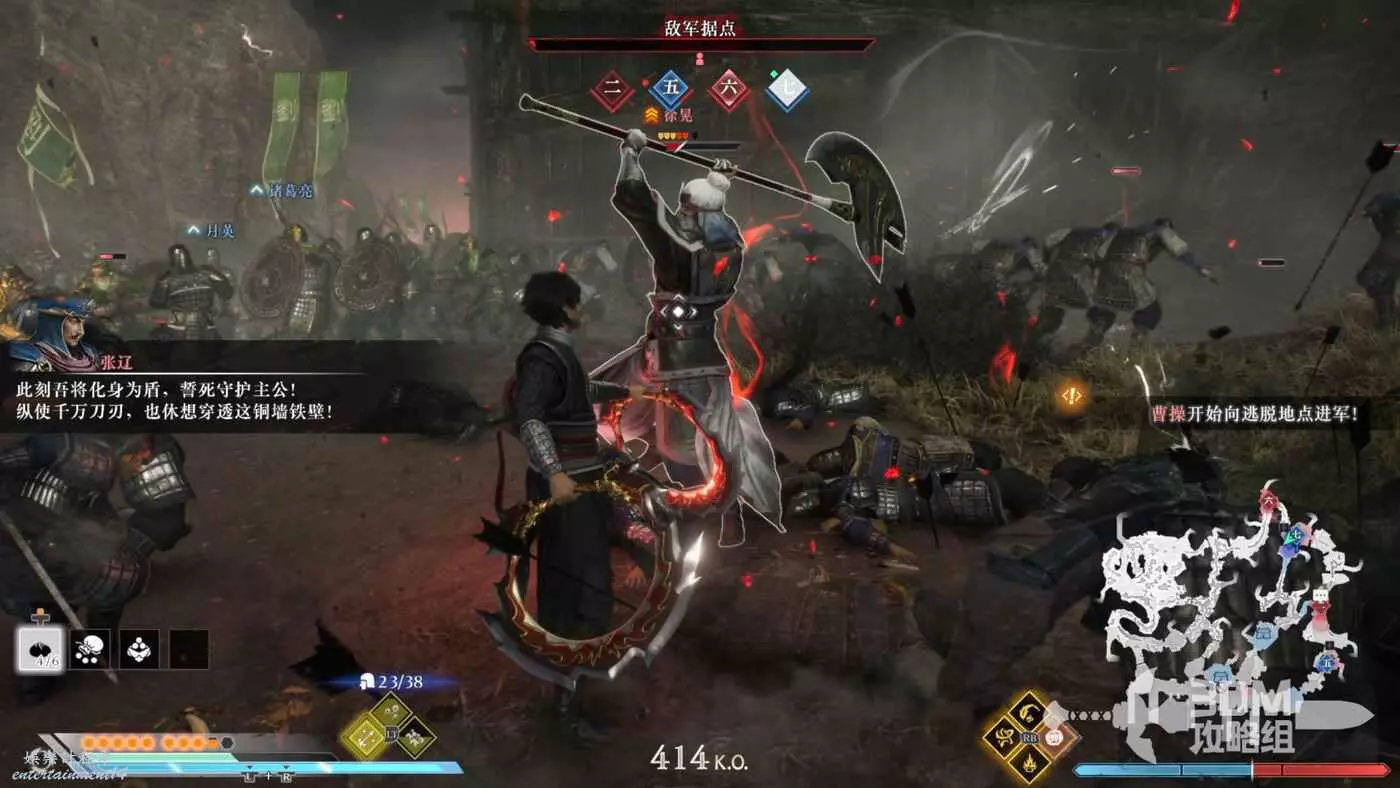Open the battlefield minimap
This screenshot has height=788, width=1400.
pos(1230,590)
